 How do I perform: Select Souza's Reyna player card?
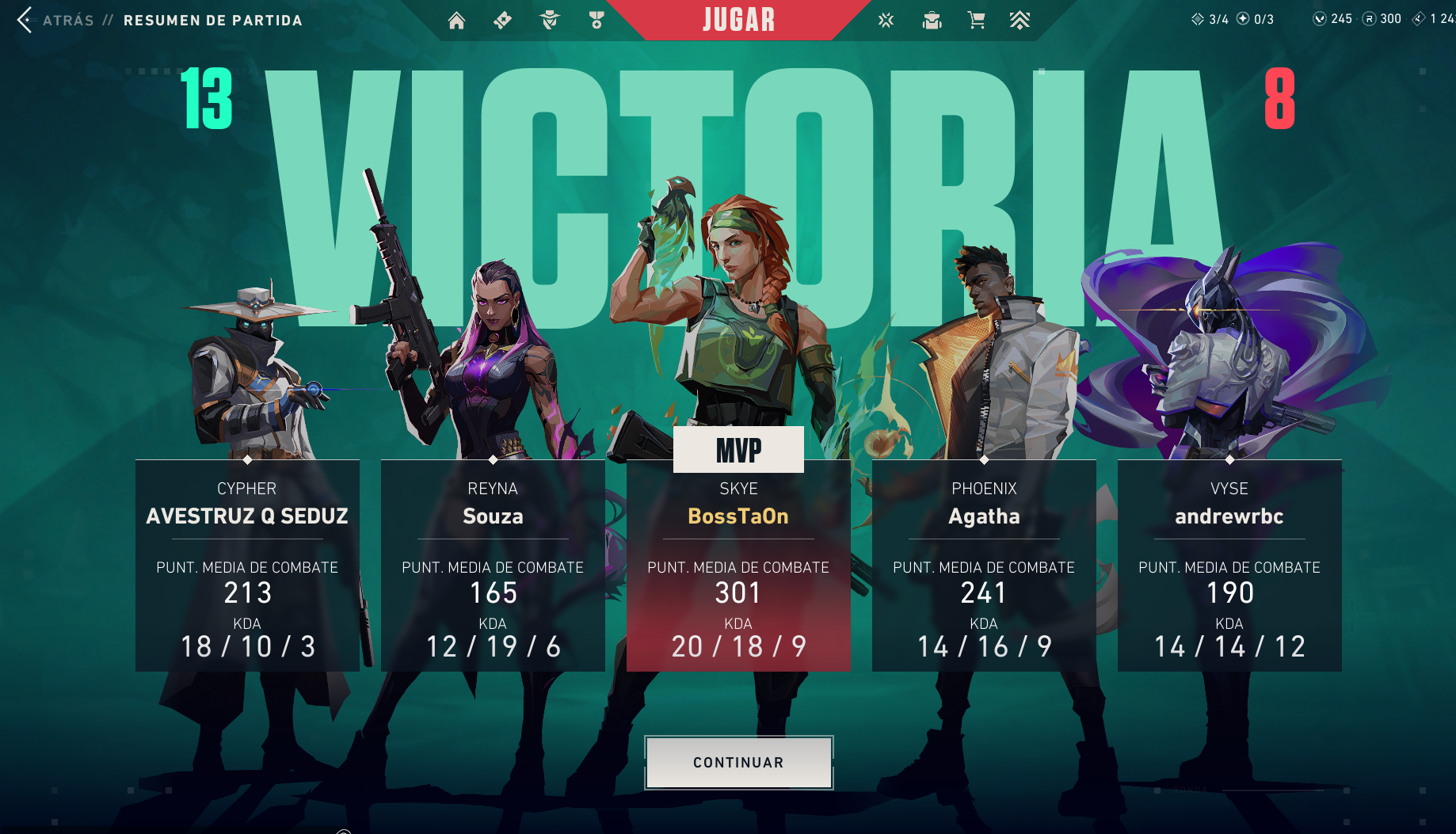493,566
